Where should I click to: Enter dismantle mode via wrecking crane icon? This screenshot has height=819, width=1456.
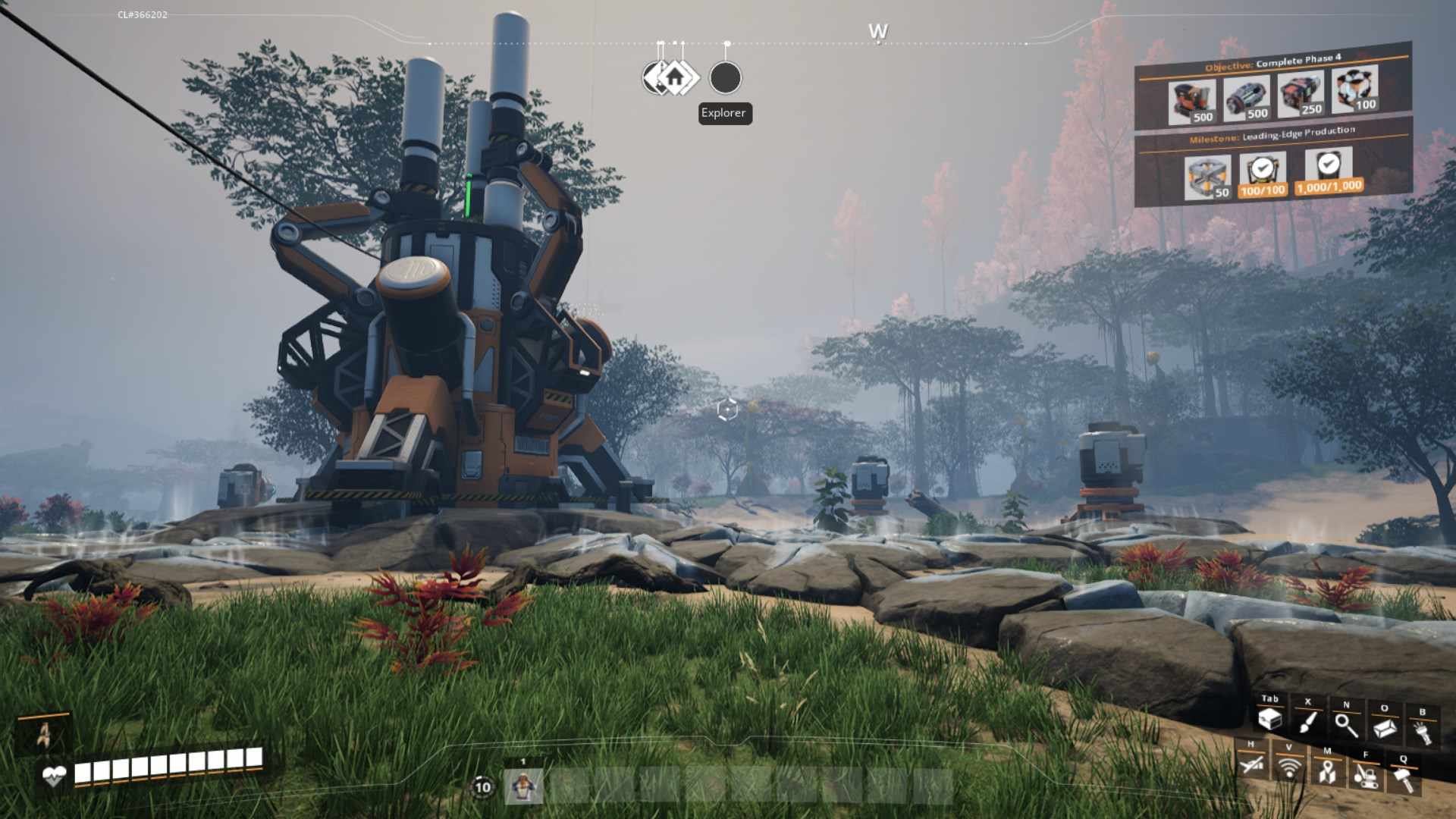(1365, 775)
